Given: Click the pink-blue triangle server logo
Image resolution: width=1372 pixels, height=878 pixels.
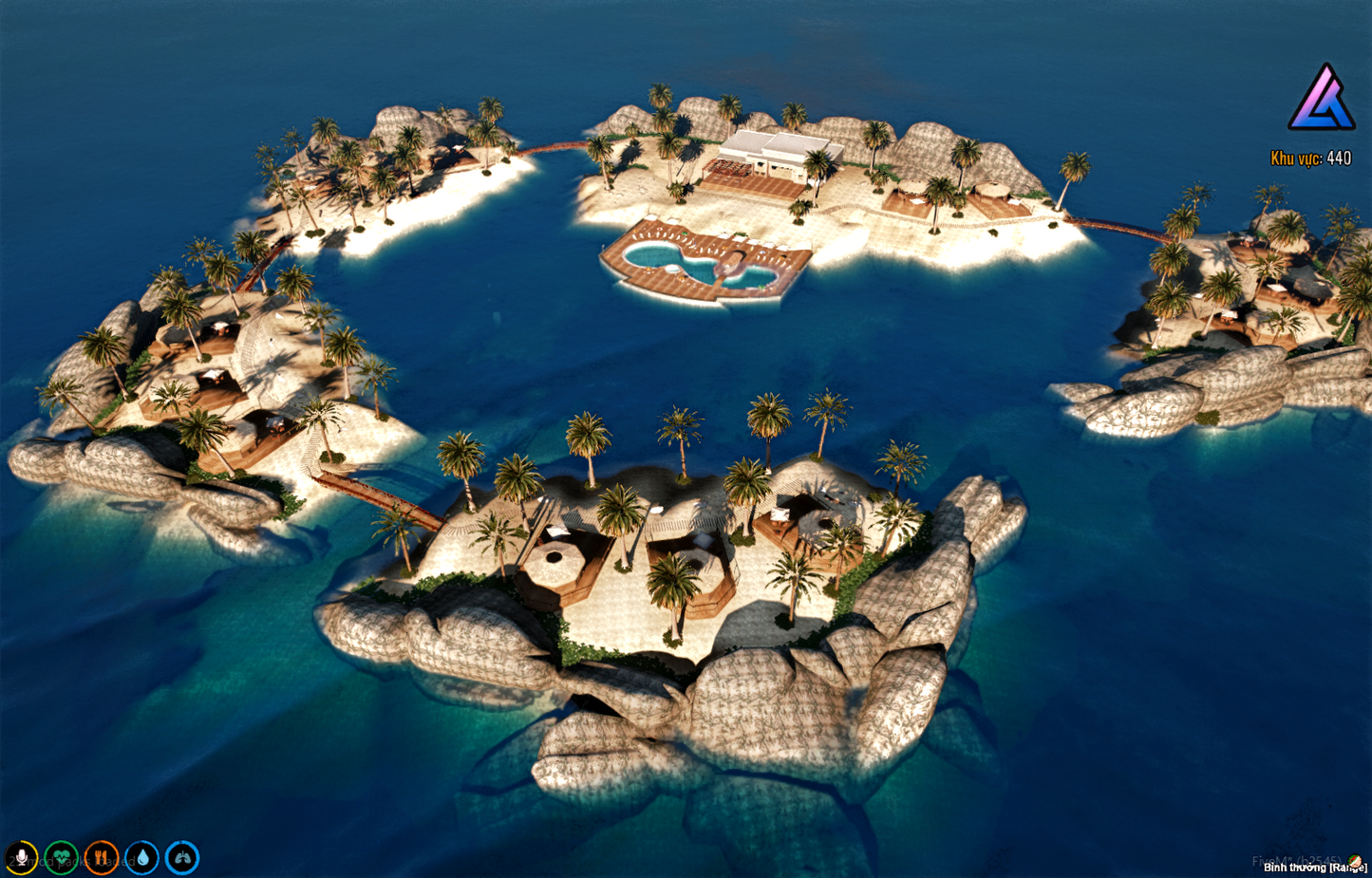Looking at the screenshot, I should coord(1321,99).
